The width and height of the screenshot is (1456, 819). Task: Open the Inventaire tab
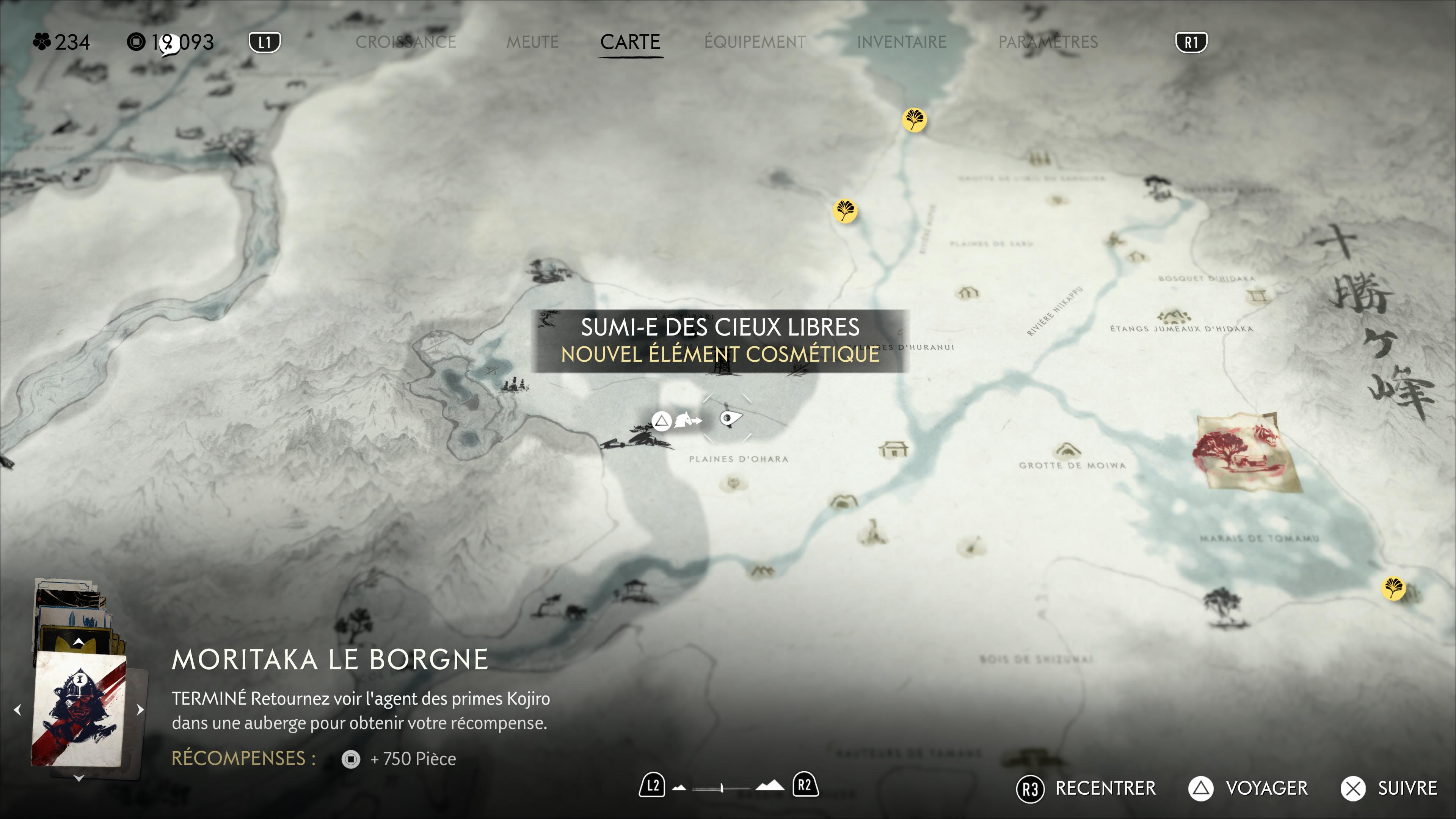pos(901,42)
